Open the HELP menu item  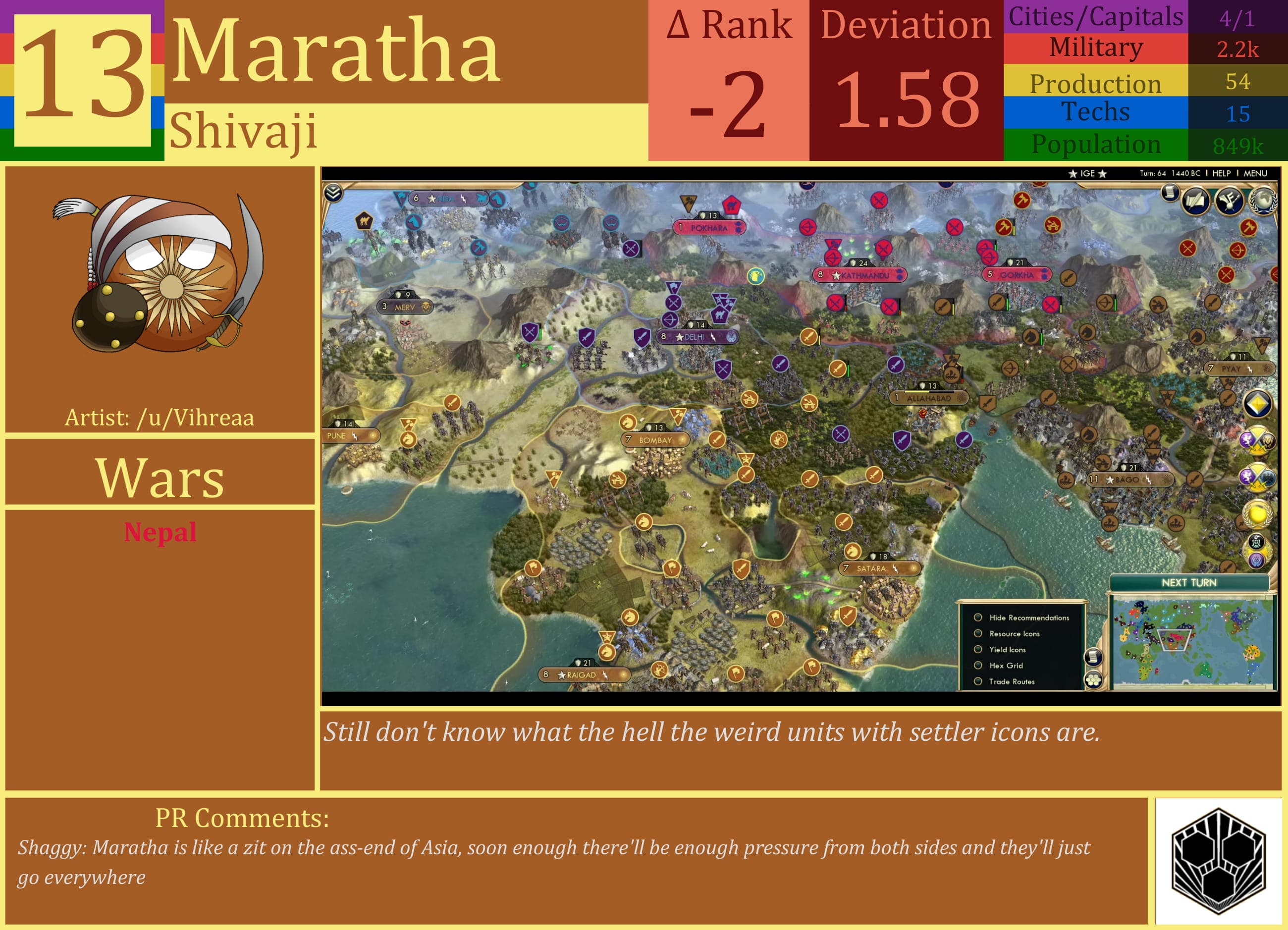tap(1222, 173)
